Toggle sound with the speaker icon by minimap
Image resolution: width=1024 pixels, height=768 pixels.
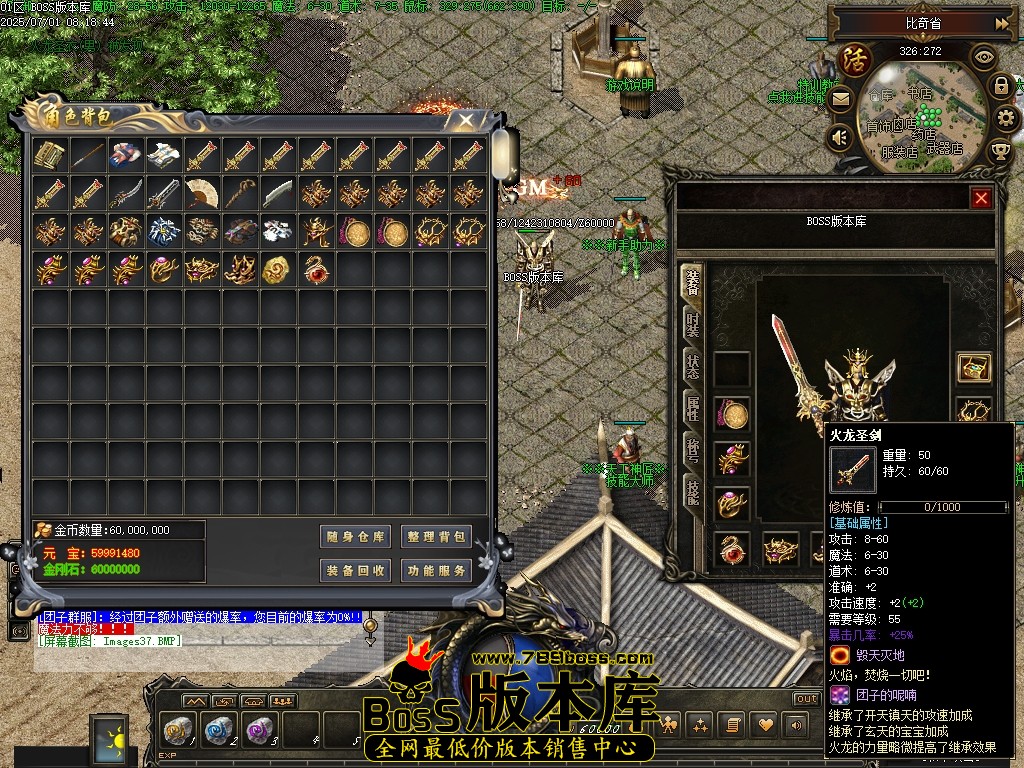840,137
